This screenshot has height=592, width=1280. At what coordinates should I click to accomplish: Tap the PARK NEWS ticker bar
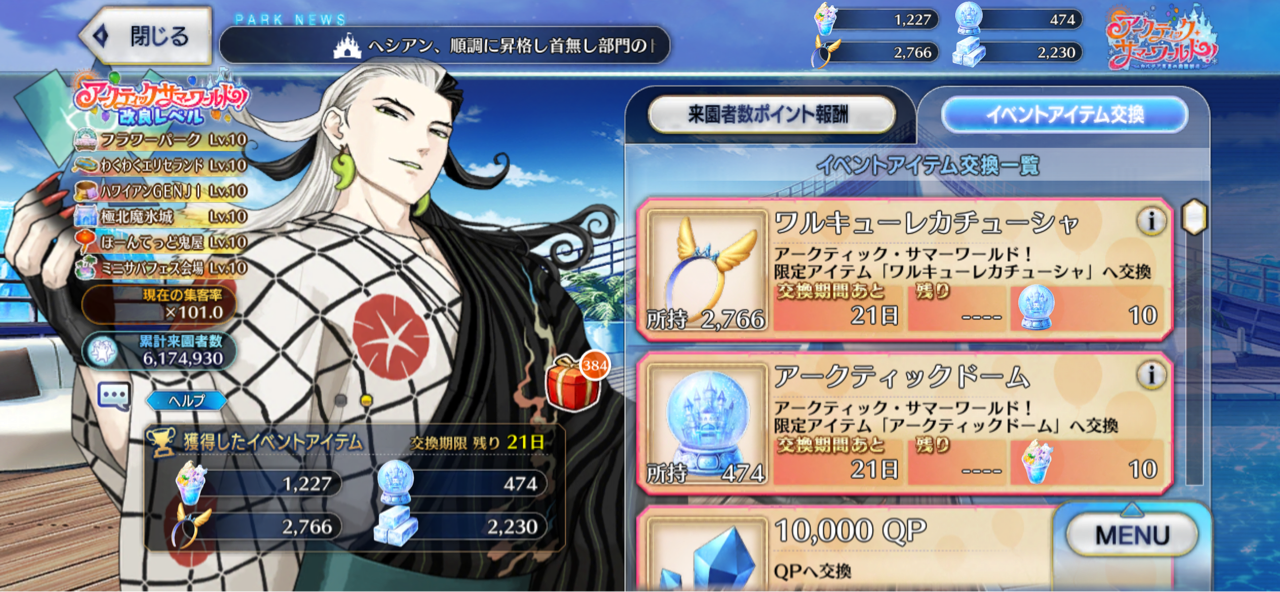pyautogui.click(x=444, y=45)
